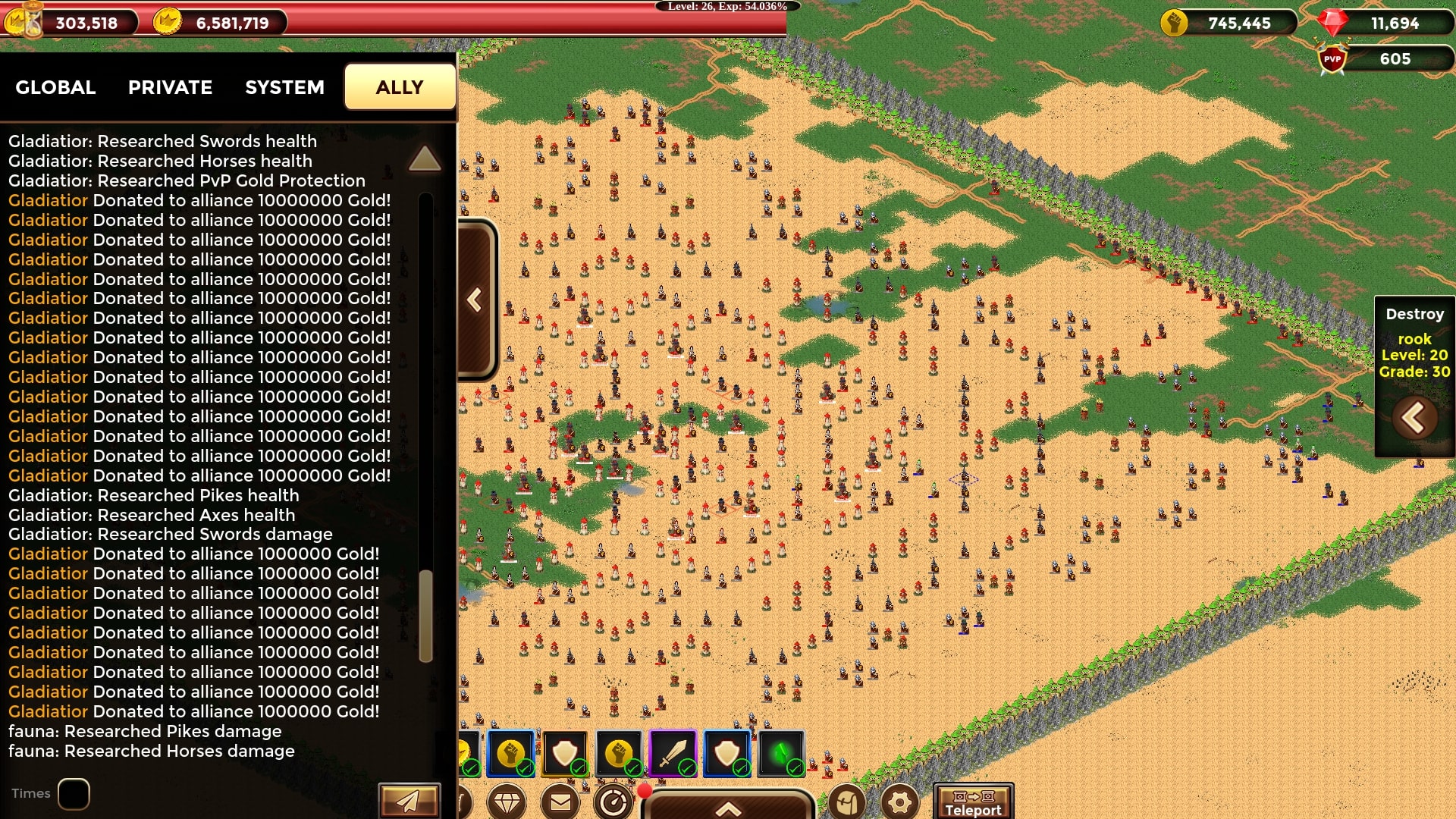Open the mail envelope inbox
Image resolution: width=1456 pixels, height=819 pixels.
560,802
